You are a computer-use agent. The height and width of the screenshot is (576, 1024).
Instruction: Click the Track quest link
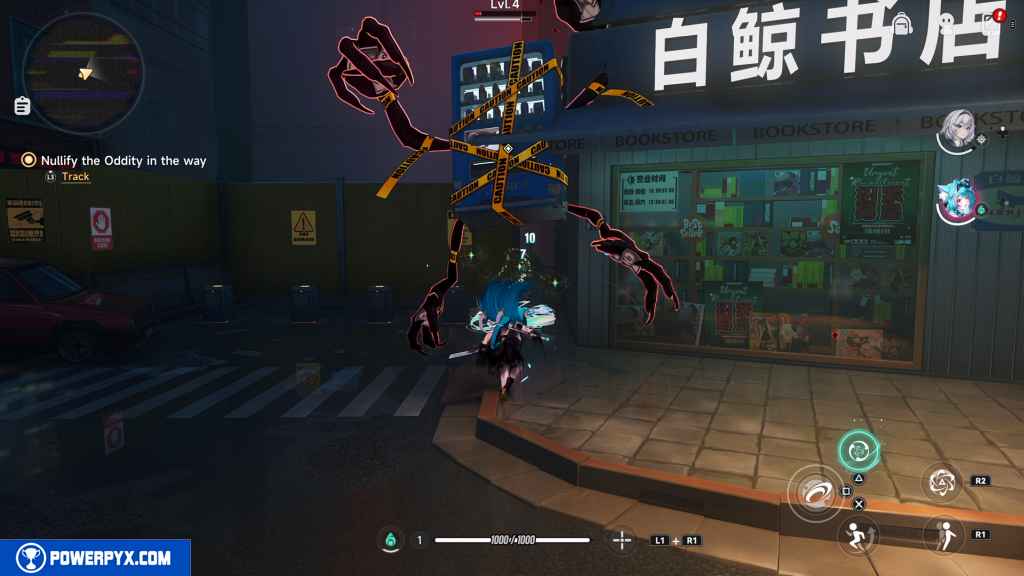tap(75, 177)
